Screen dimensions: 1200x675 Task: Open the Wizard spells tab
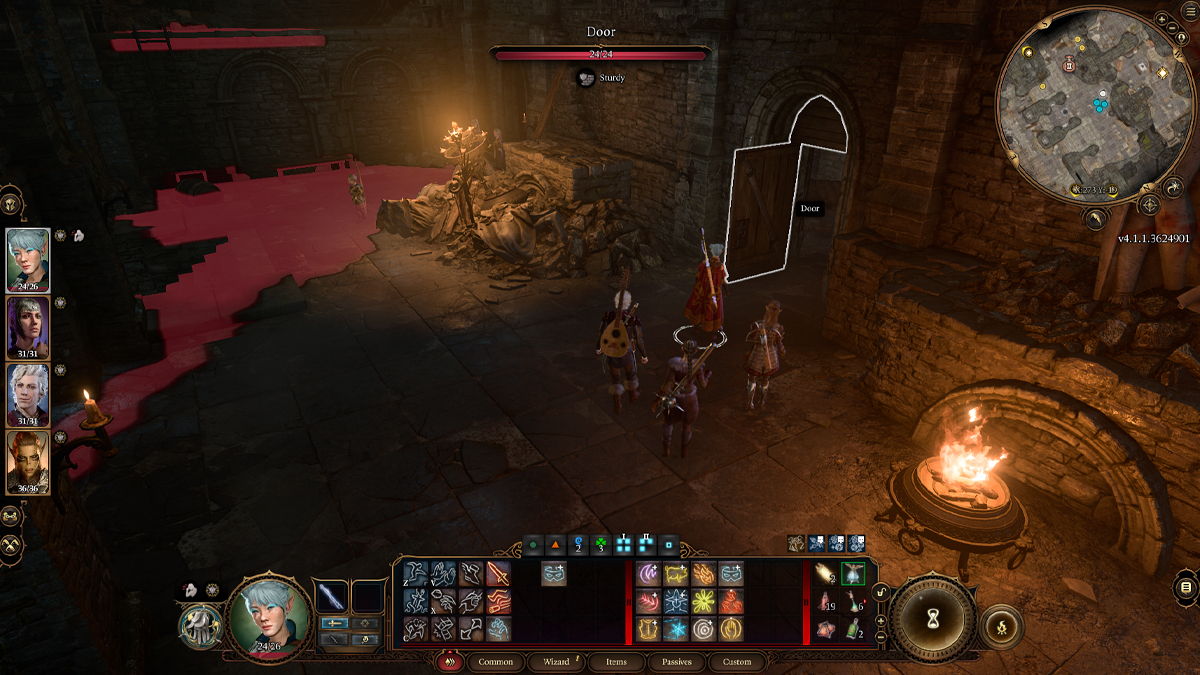pyautogui.click(x=556, y=662)
